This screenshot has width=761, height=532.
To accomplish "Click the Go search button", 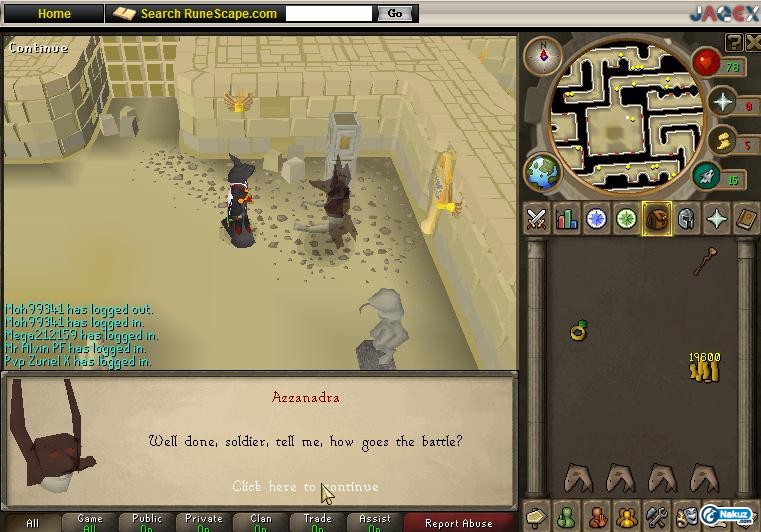I will pyautogui.click(x=394, y=14).
